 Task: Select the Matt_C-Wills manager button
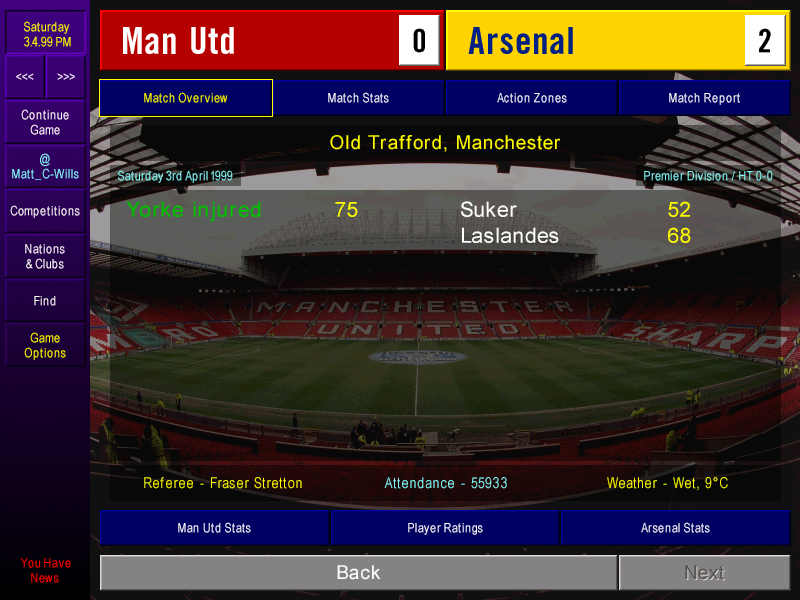45,166
